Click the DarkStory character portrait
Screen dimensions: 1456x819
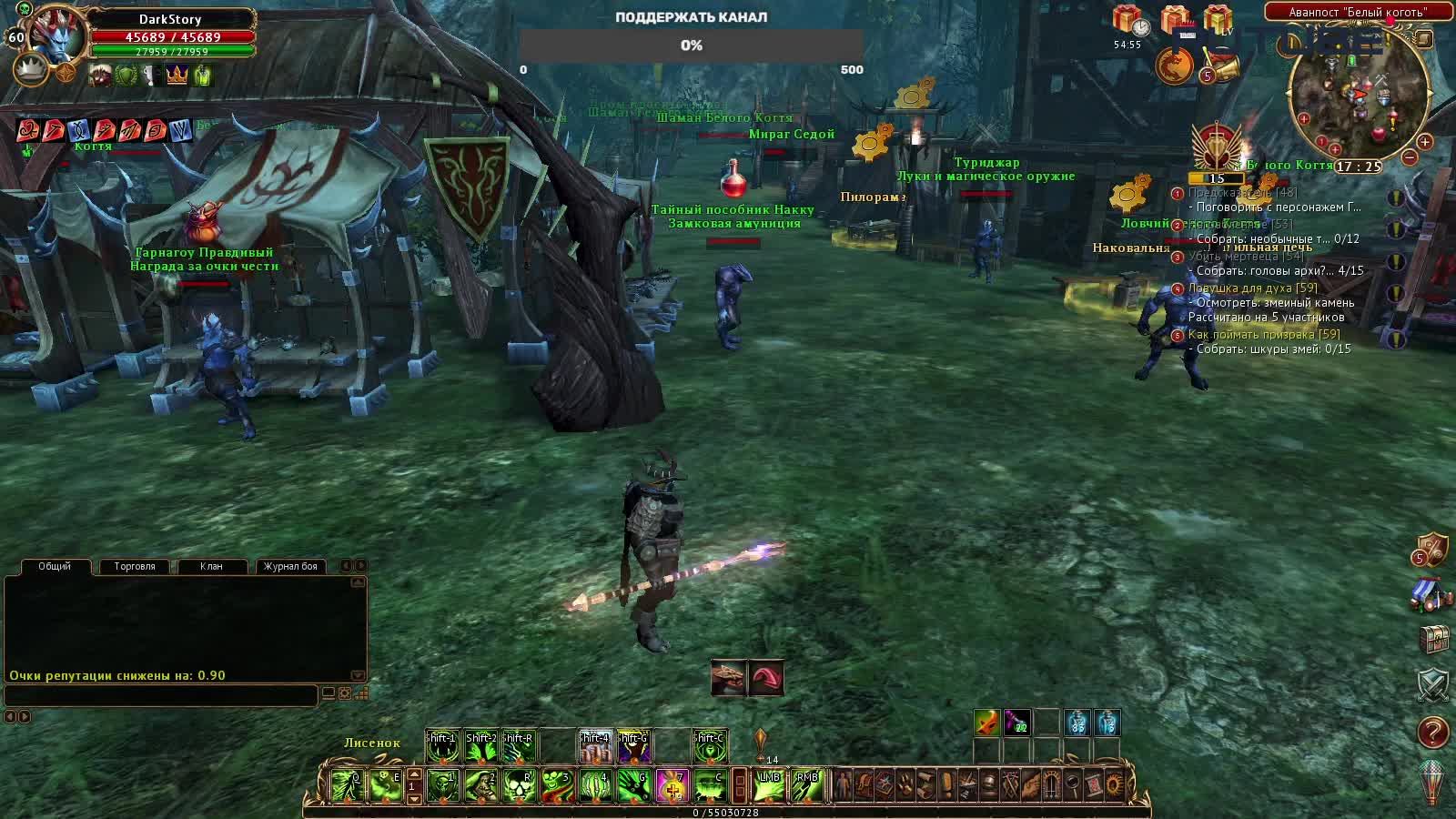56,36
